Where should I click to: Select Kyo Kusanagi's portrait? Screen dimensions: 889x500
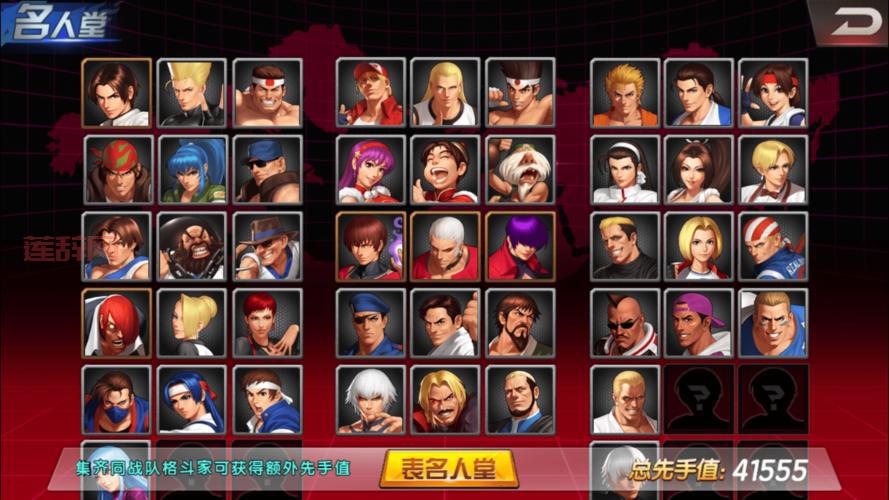[x=117, y=92]
